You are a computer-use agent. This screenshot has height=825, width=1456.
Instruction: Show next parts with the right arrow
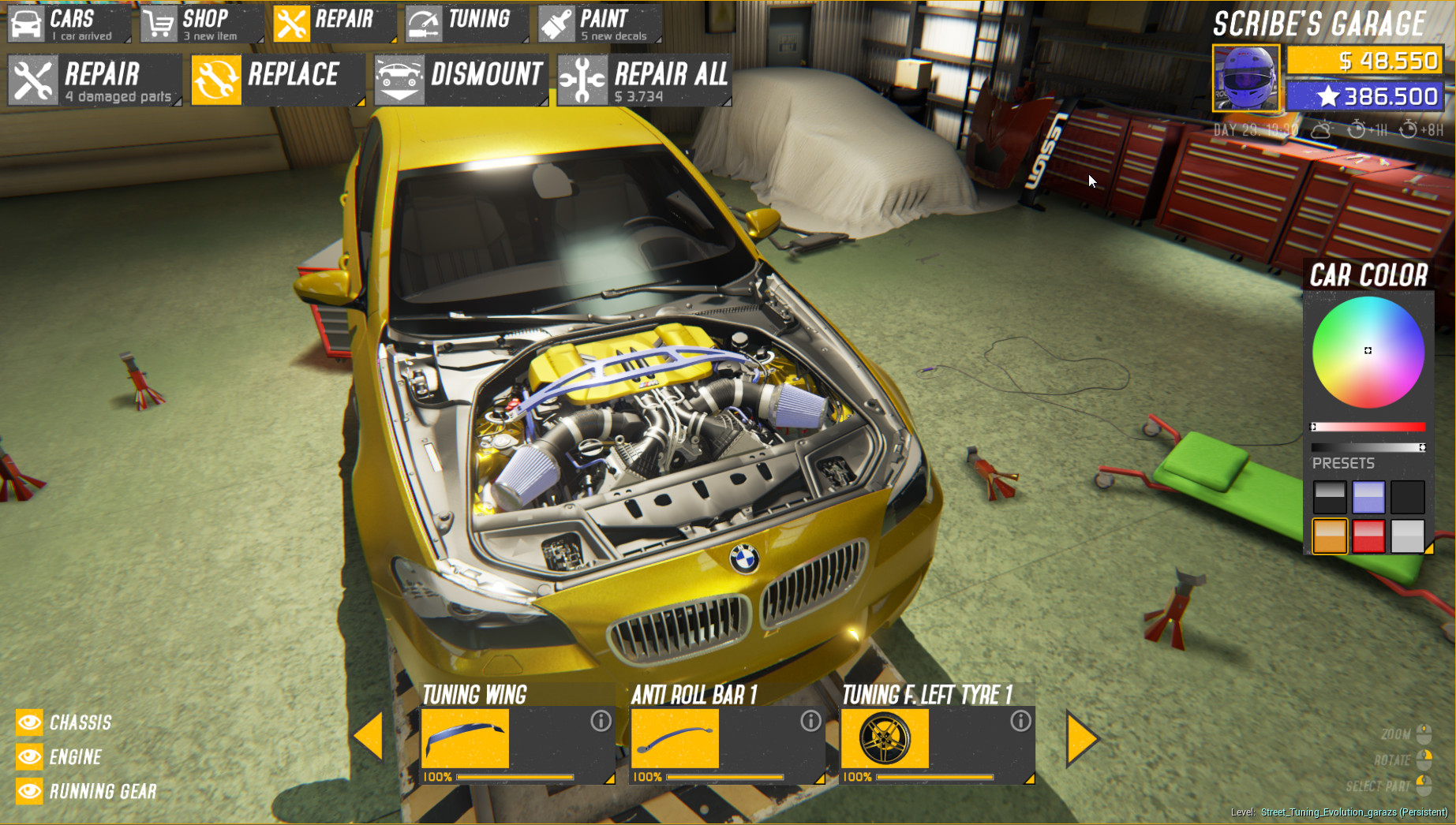[1081, 738]
